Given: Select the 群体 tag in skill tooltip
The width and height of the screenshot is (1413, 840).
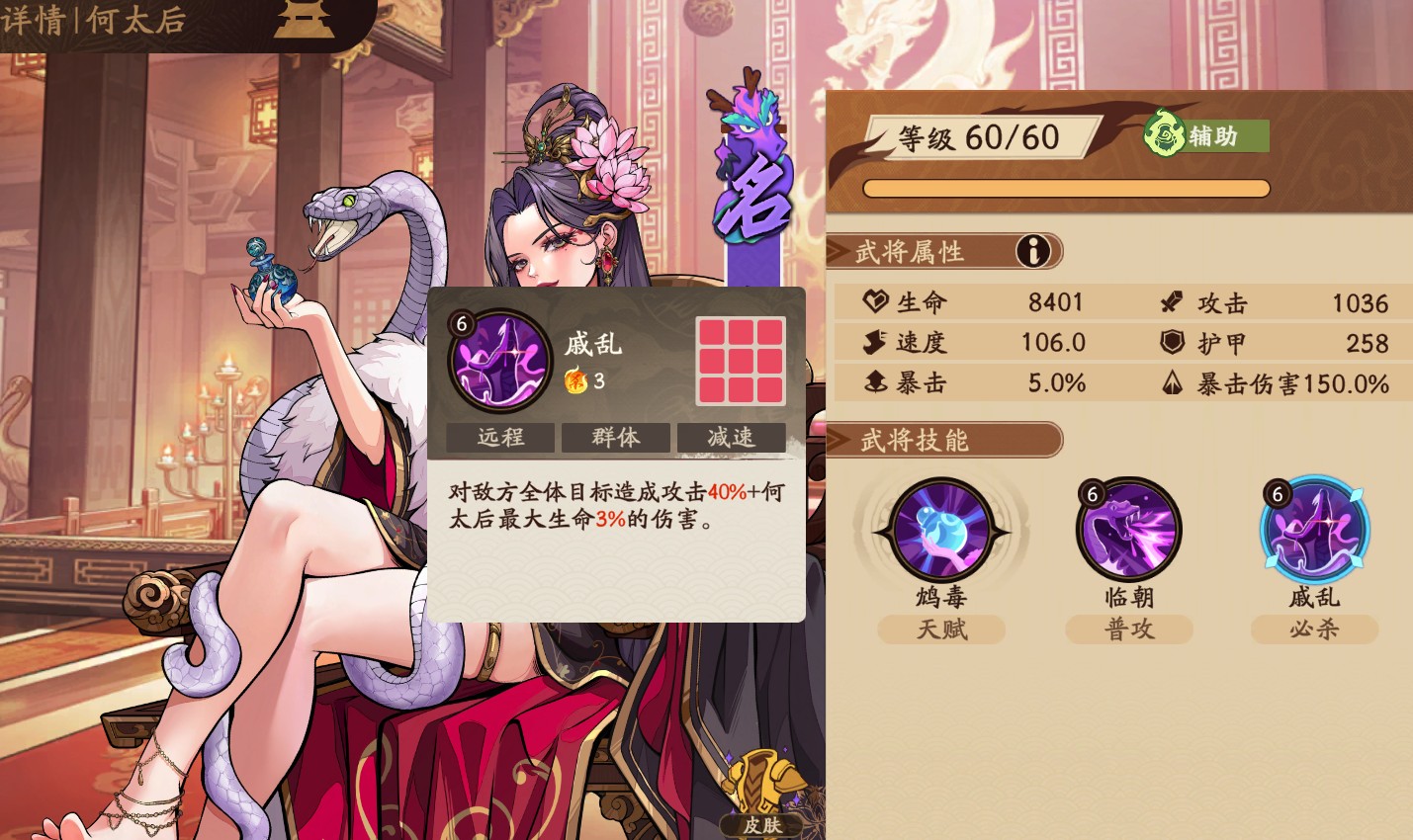Looking at the screenshot, I should coord(615,438).
